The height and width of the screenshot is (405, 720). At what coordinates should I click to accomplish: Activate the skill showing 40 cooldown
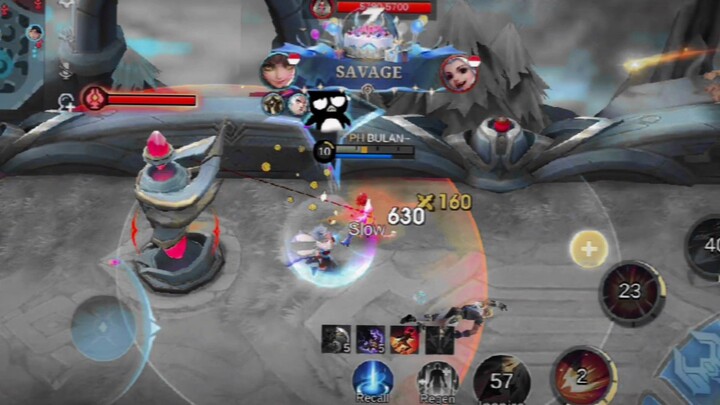coord(707,246)
